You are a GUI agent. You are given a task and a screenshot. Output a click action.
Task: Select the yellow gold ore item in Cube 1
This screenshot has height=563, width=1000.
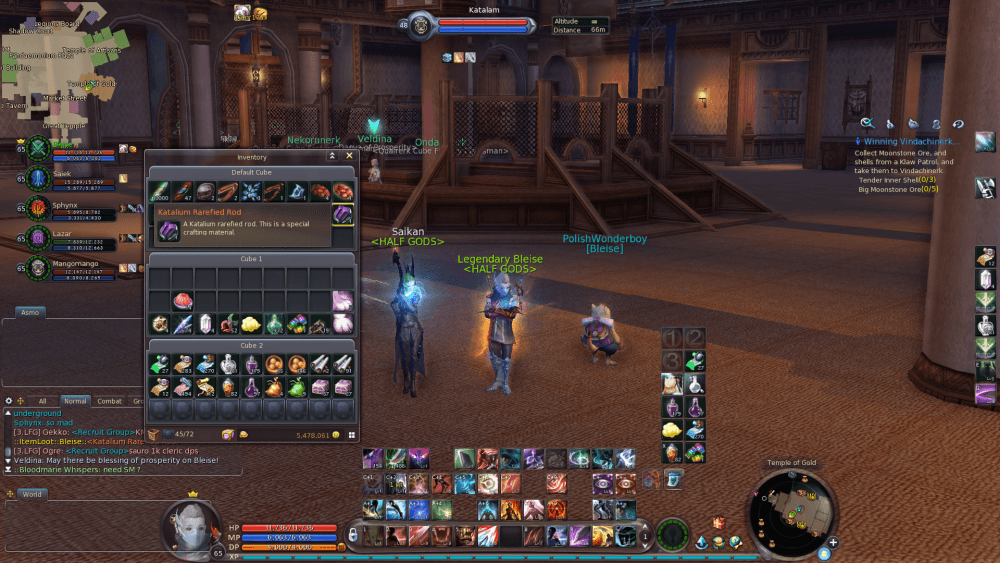click(x=250, y=323)
